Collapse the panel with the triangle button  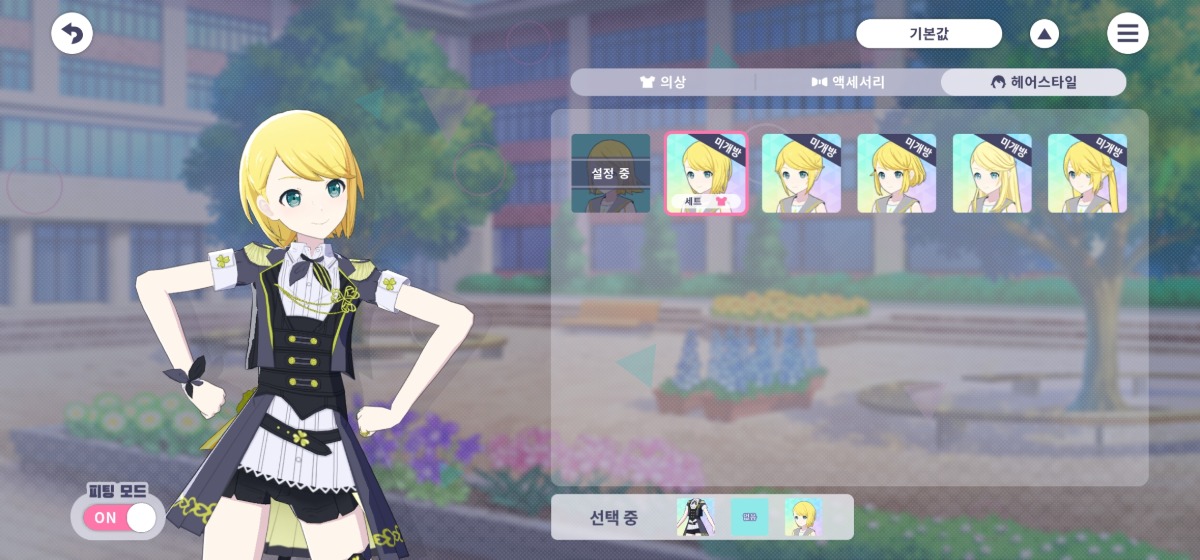coord(1044,34)
